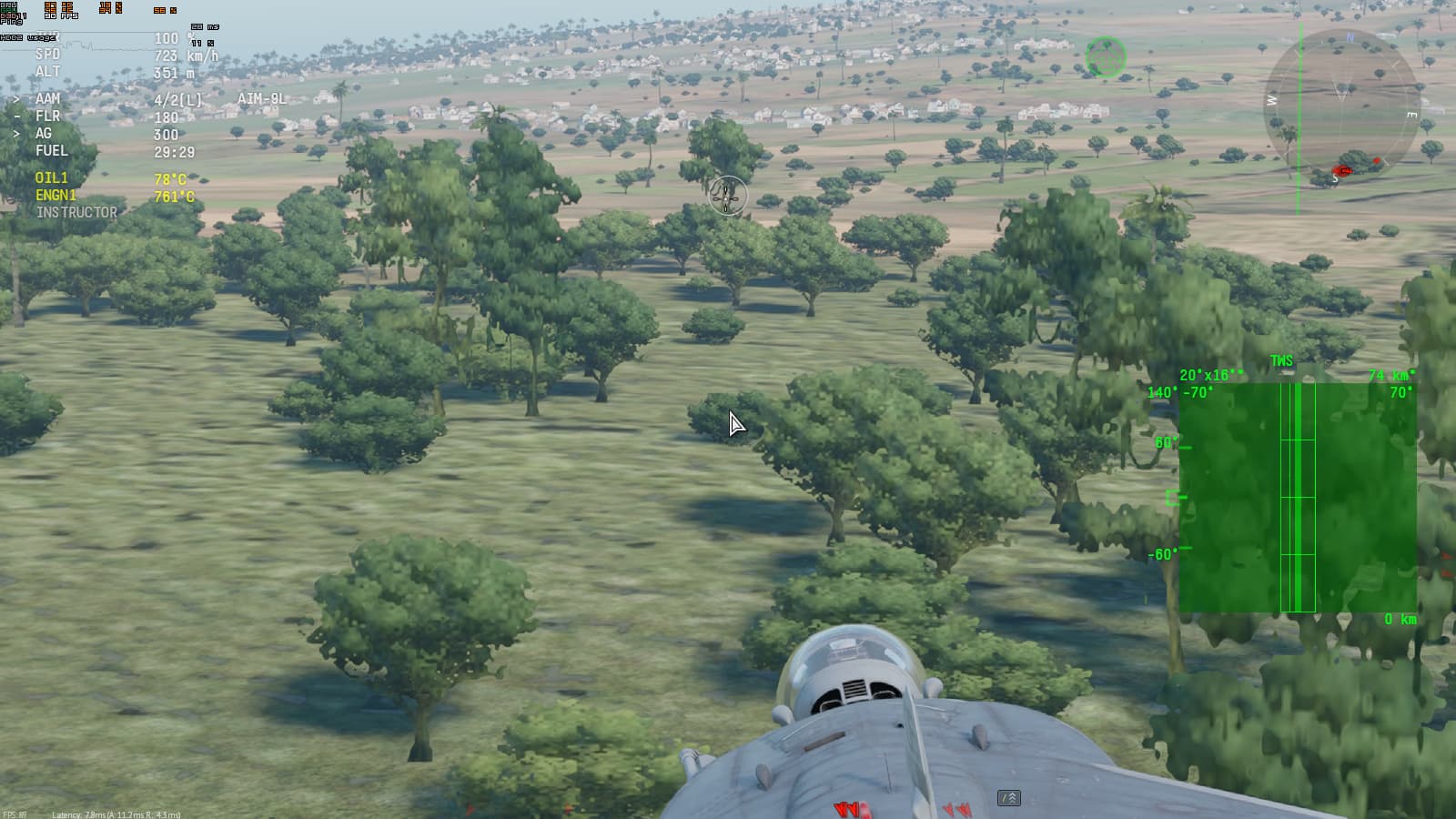Click the green enemy detection circle on horizon

point(1106,56)
